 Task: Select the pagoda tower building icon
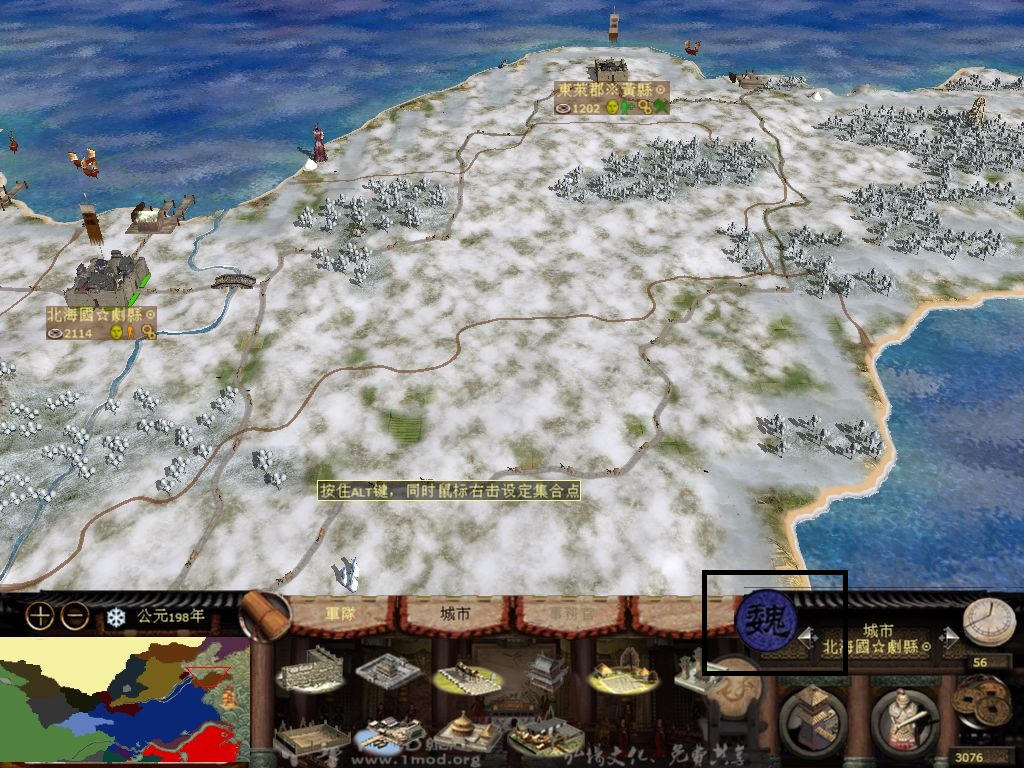(x=545, y=668)
